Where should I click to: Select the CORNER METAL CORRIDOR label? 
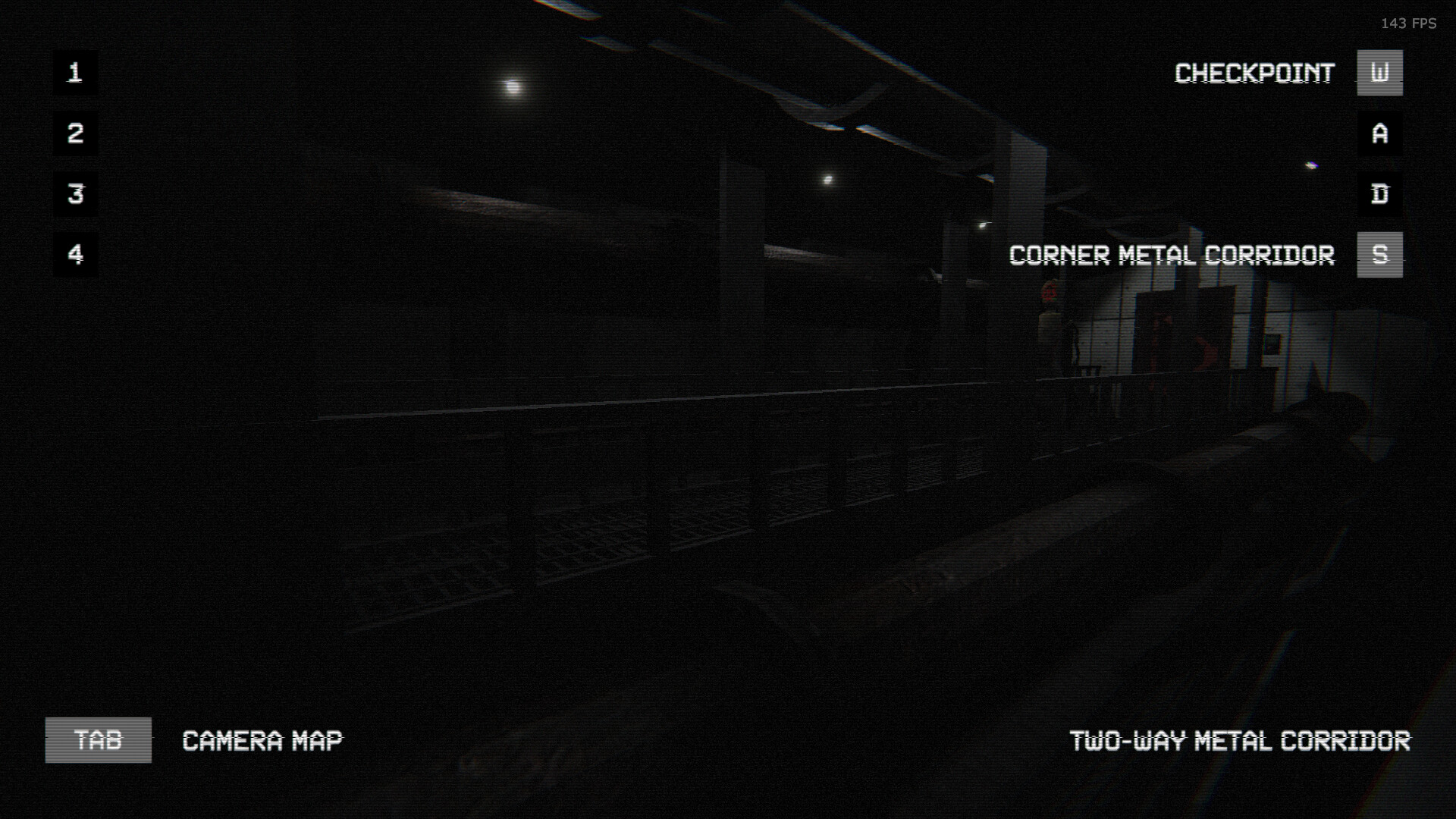point(1172,256)
